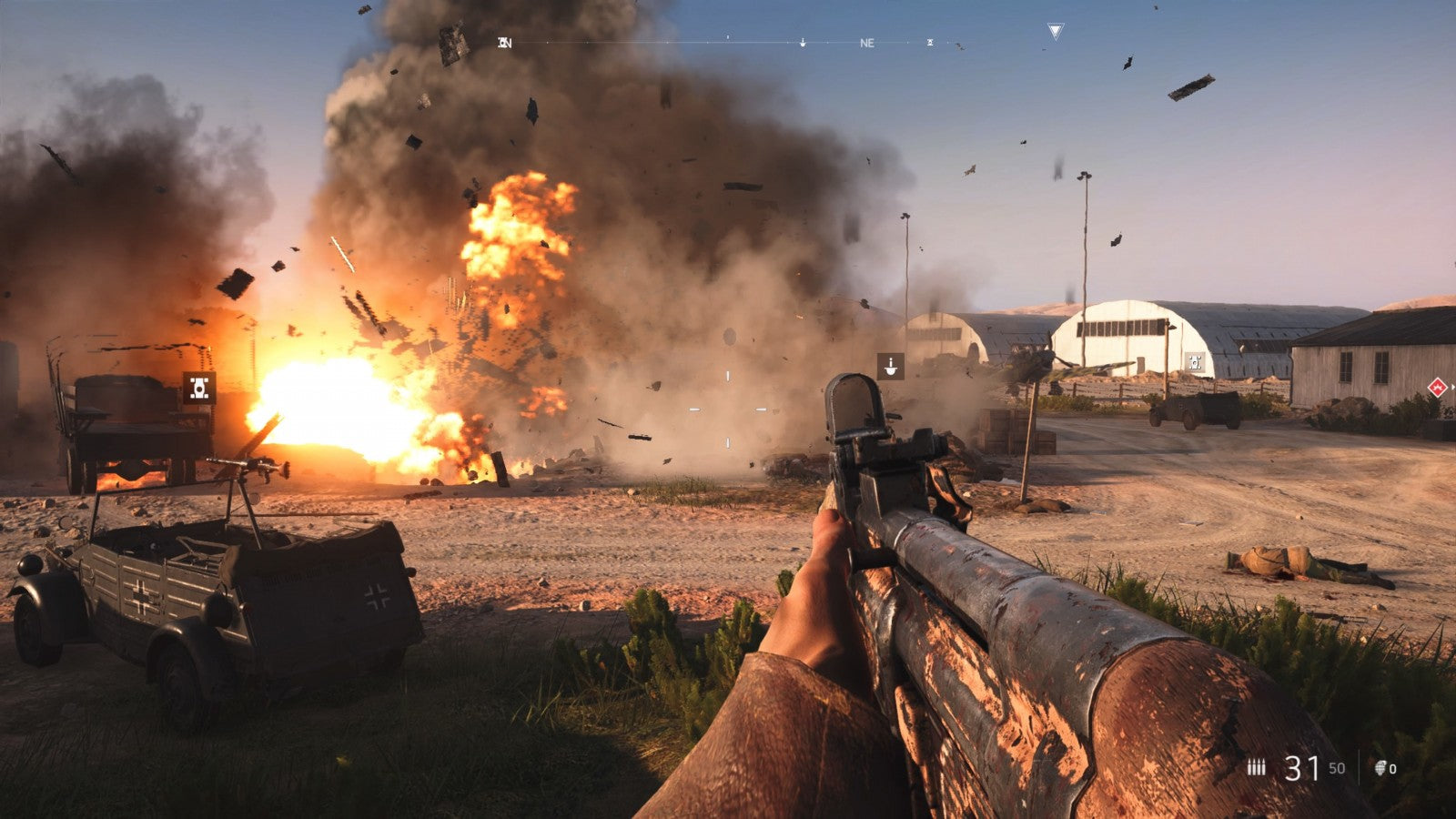Select the objective icon on the compass strip
Viewport: 1456px width, 819px height.
coord(501,41)
